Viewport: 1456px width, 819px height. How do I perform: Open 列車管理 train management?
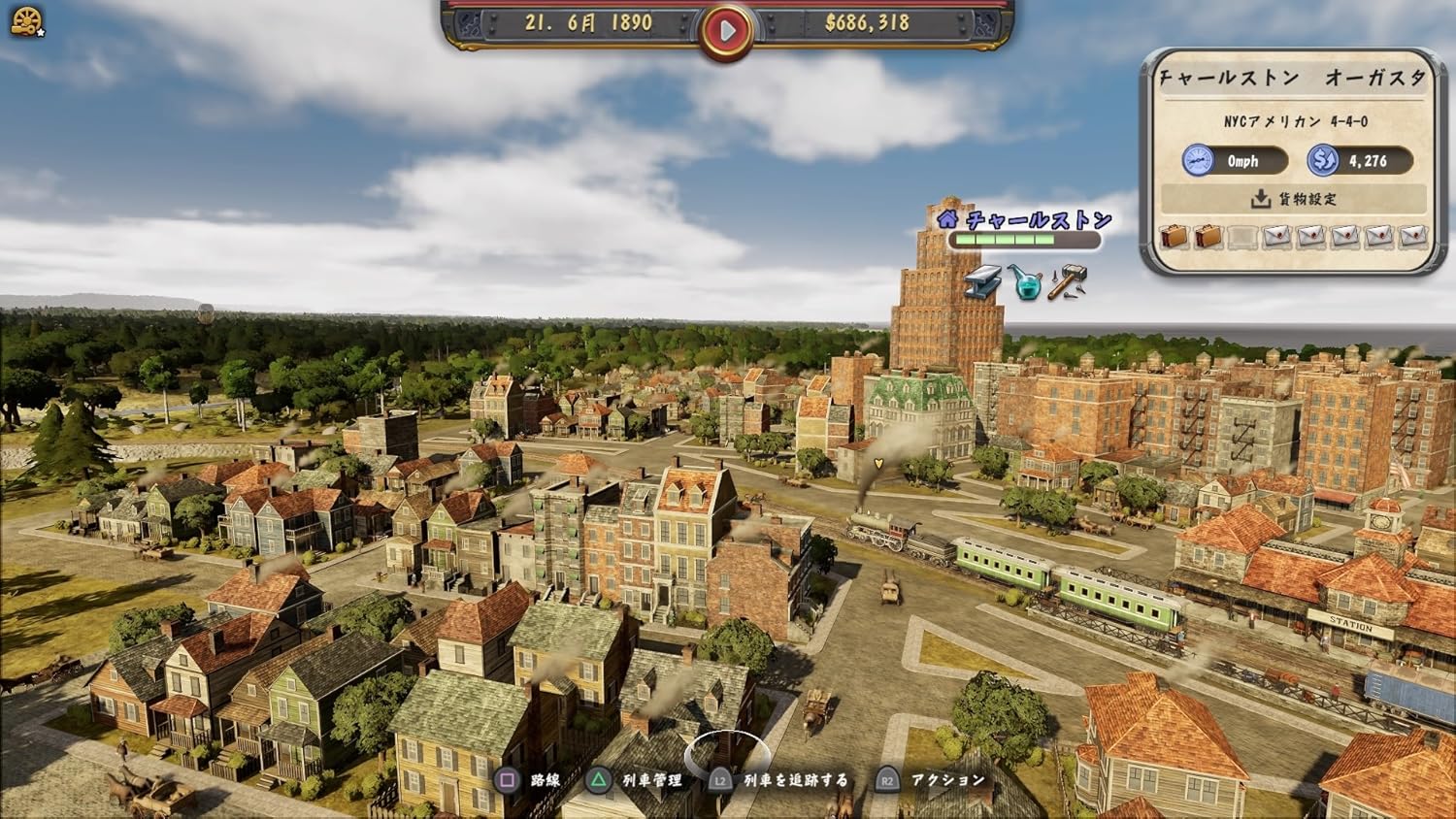[654, 778]
